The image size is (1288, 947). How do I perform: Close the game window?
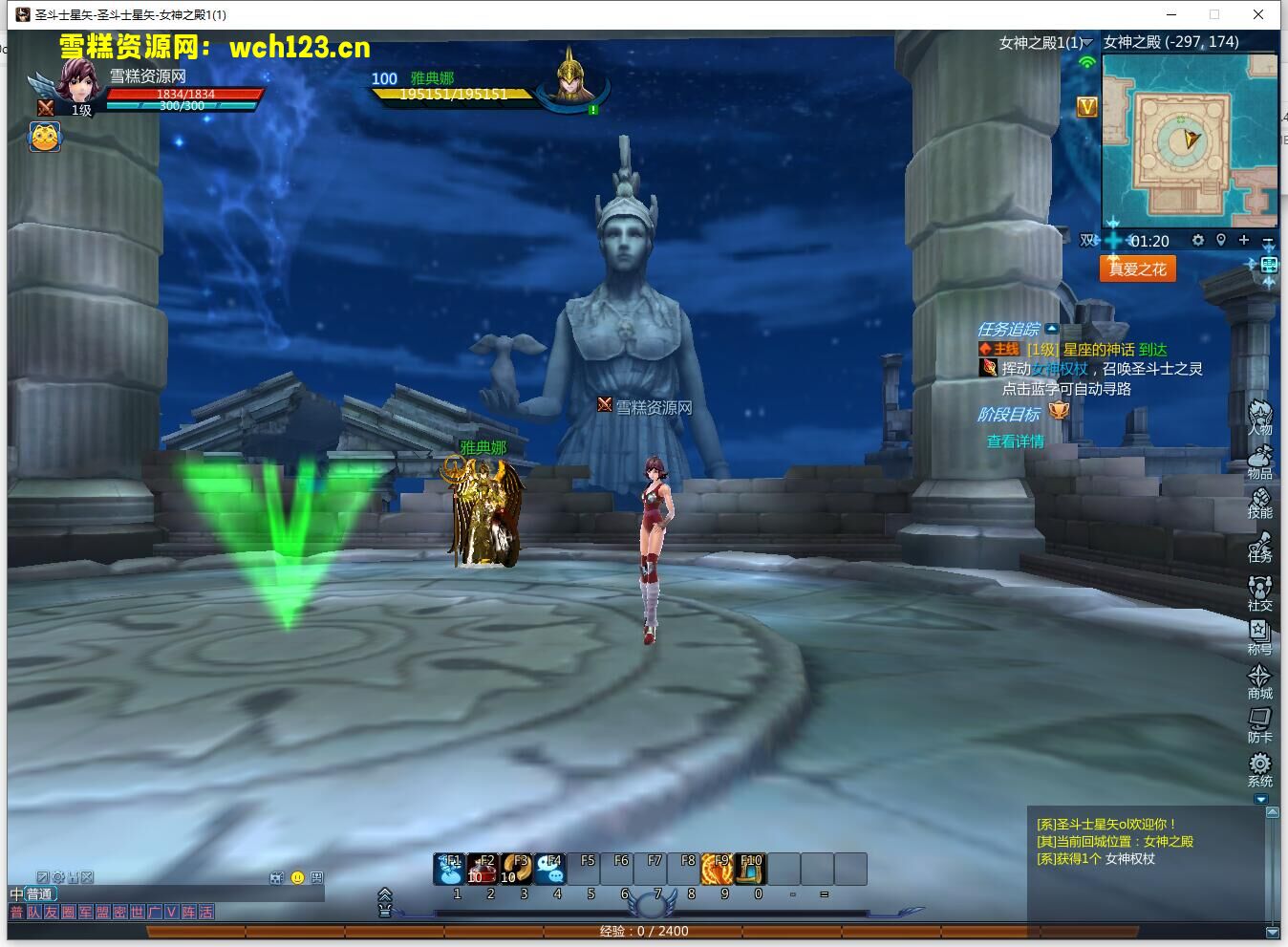(1259, 14)
